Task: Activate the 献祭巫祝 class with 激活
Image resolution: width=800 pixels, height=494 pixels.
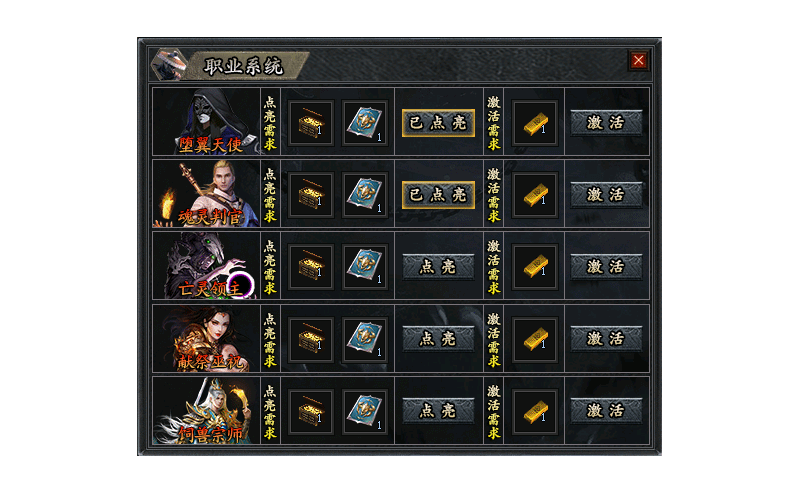Action: tap(606, 339)
